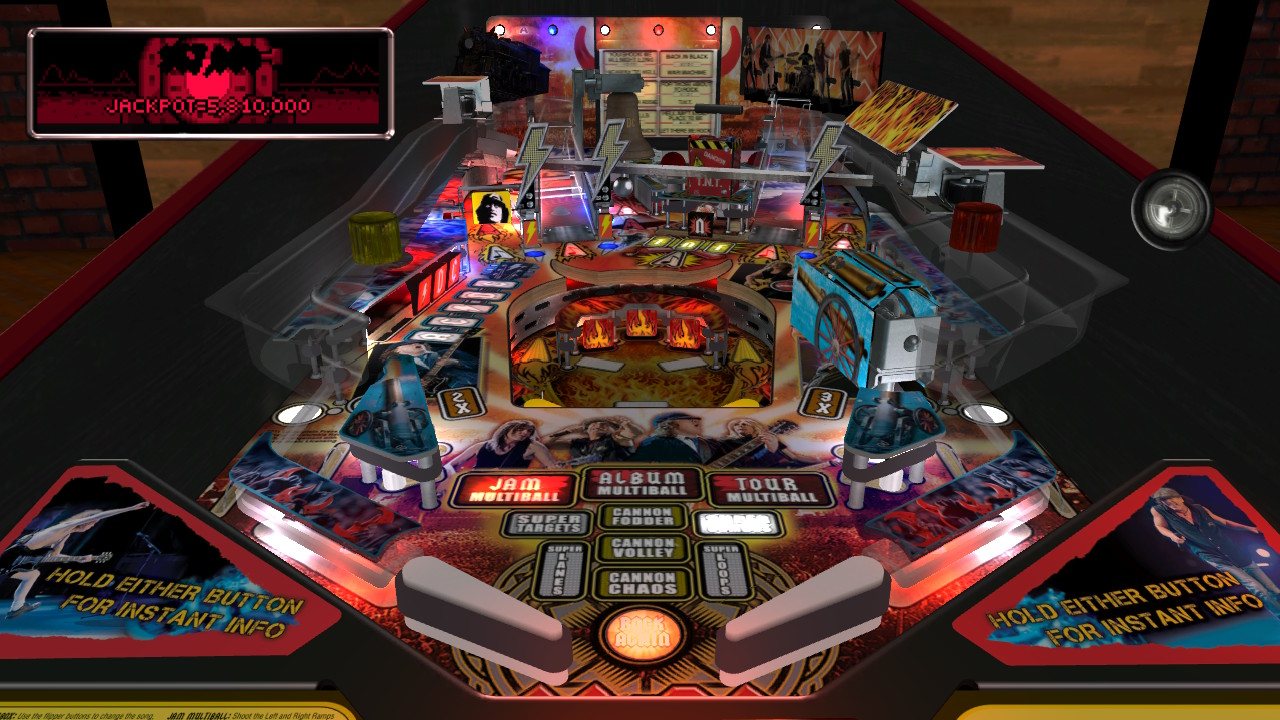
Task: Click the CANNON VOLLEY insert
Action: [x=644, y=549]
